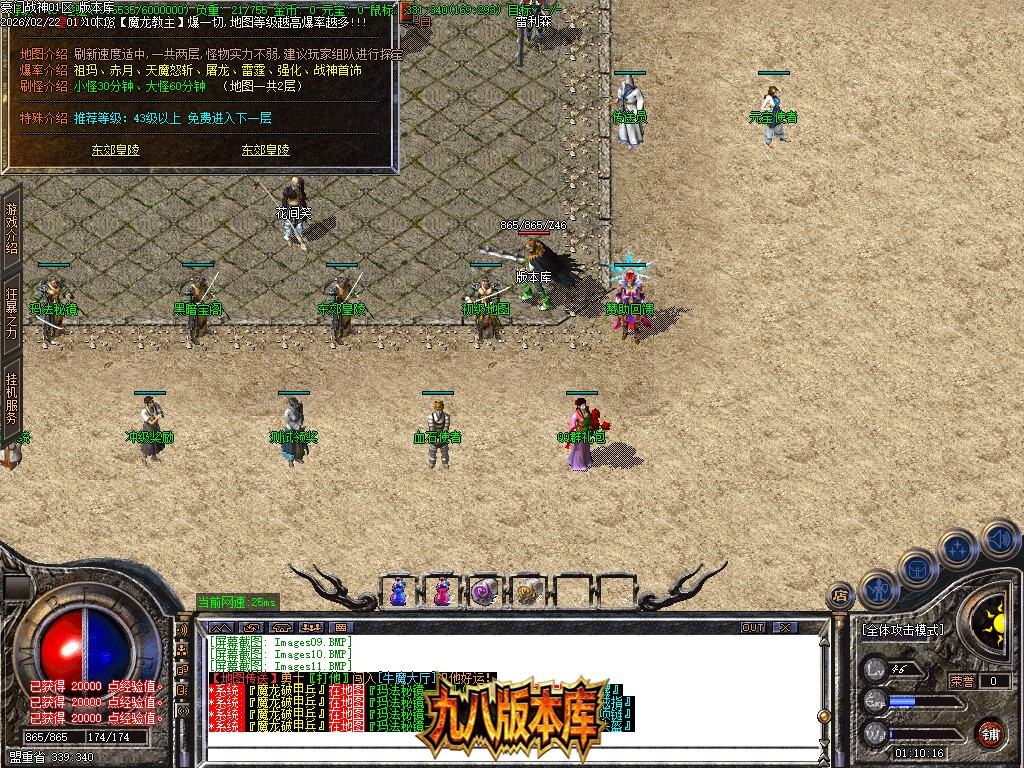Click the chat text input line
This screenshot has height=768, width=1024.
pos(510,740)
